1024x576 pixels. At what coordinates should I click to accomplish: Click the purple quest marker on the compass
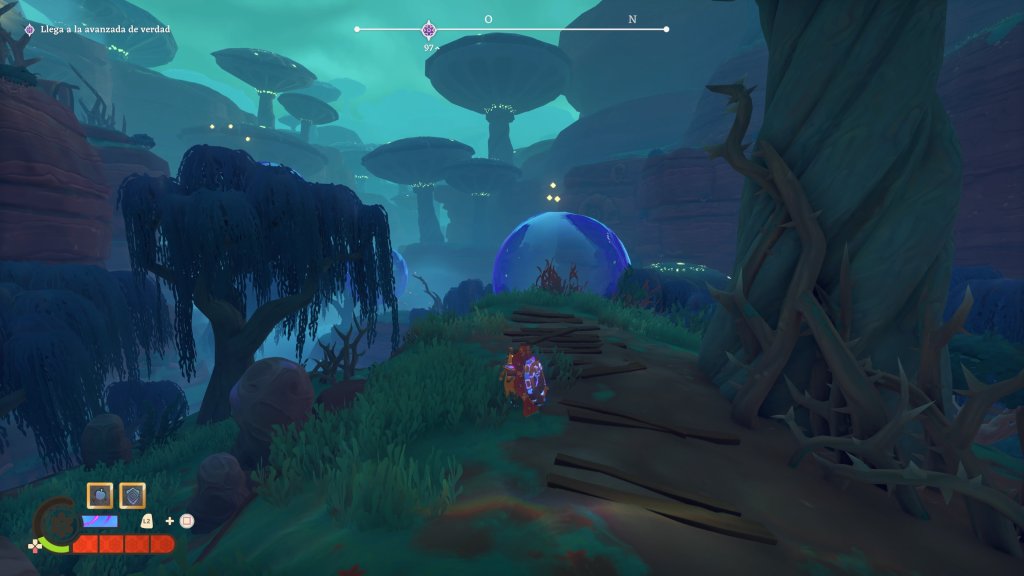pyautogui.click(x=429, y=30)
